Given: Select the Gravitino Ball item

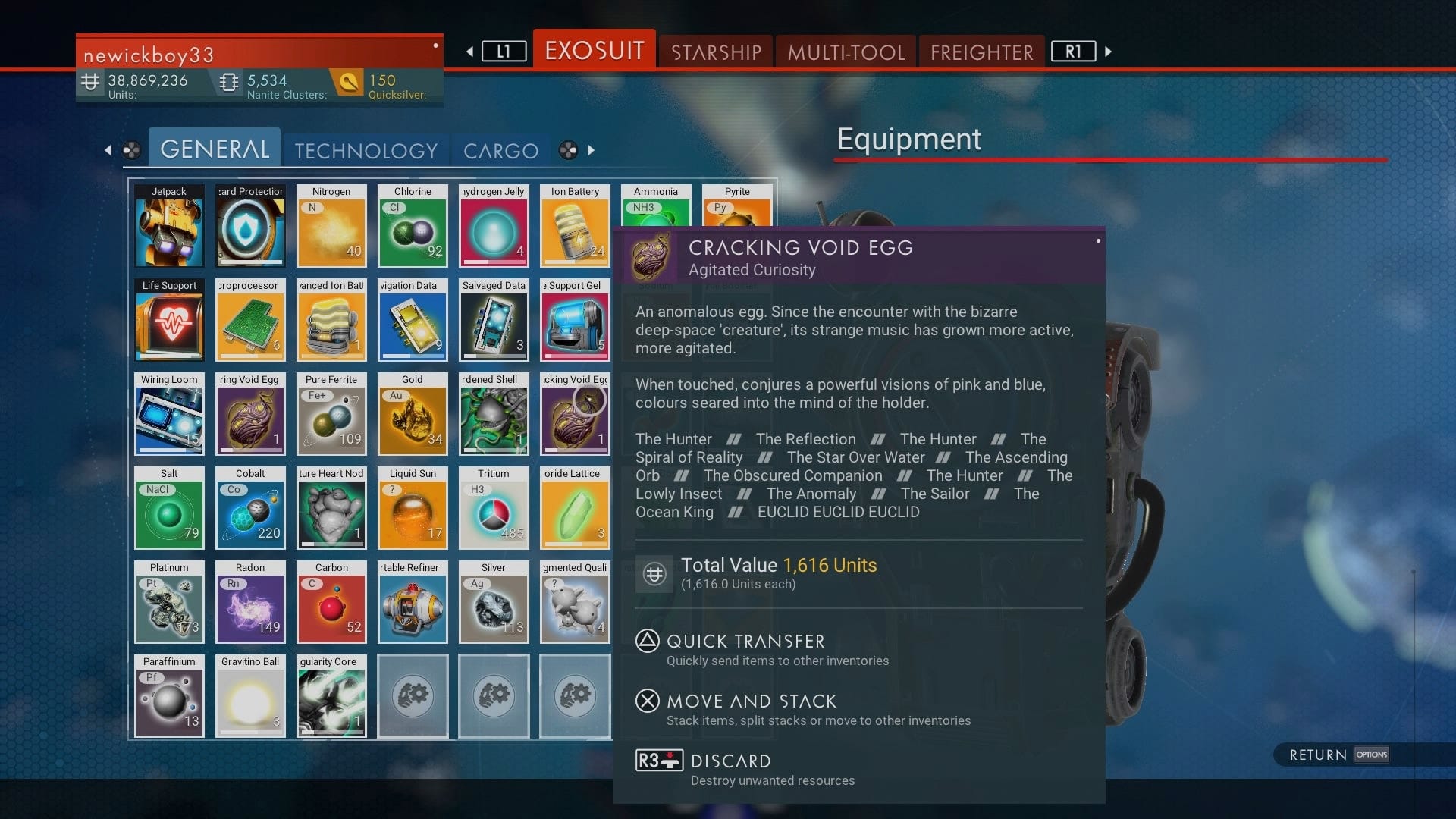Looking at the screenshot, I should 250,696.
